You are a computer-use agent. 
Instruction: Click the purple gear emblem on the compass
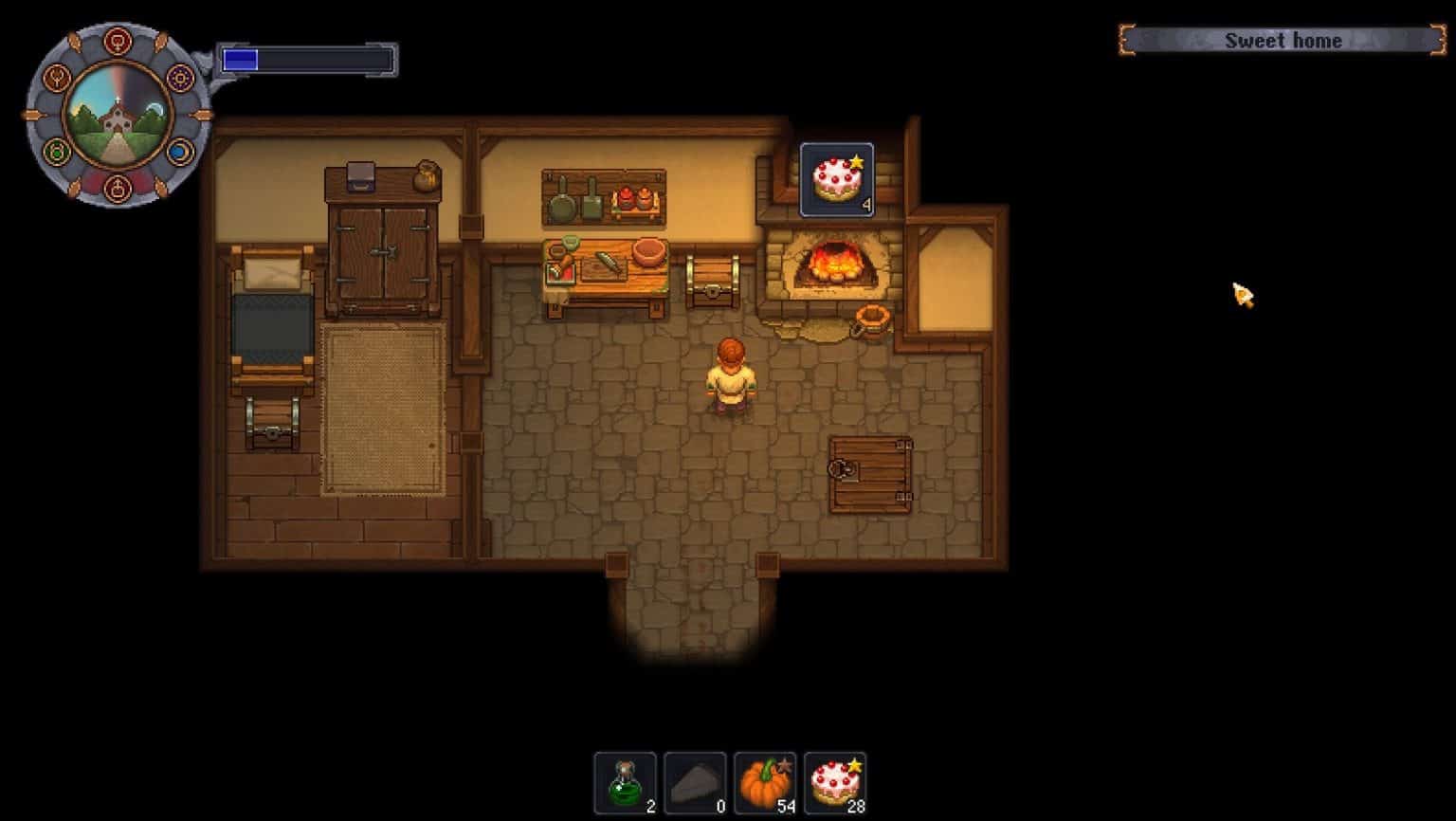coord(182,80)
